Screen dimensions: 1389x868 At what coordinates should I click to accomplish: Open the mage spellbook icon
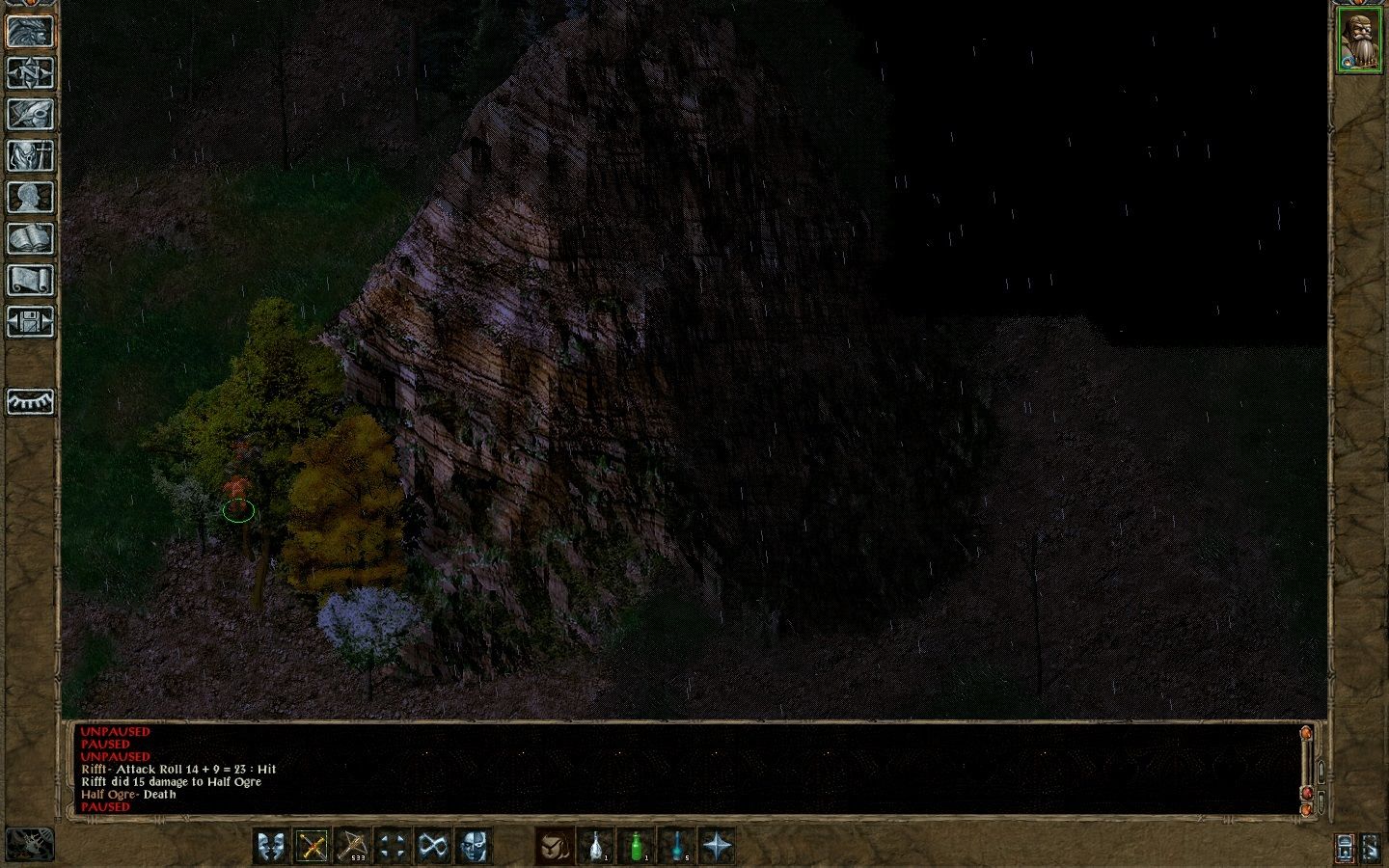click(x=32, y=238)
